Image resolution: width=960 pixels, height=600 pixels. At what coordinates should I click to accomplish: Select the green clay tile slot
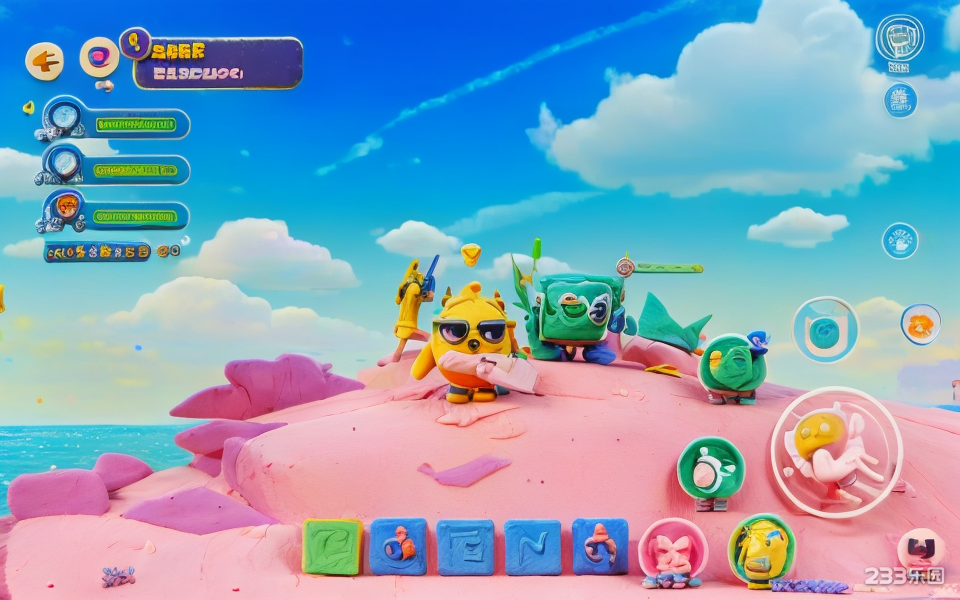pos(332,547)
